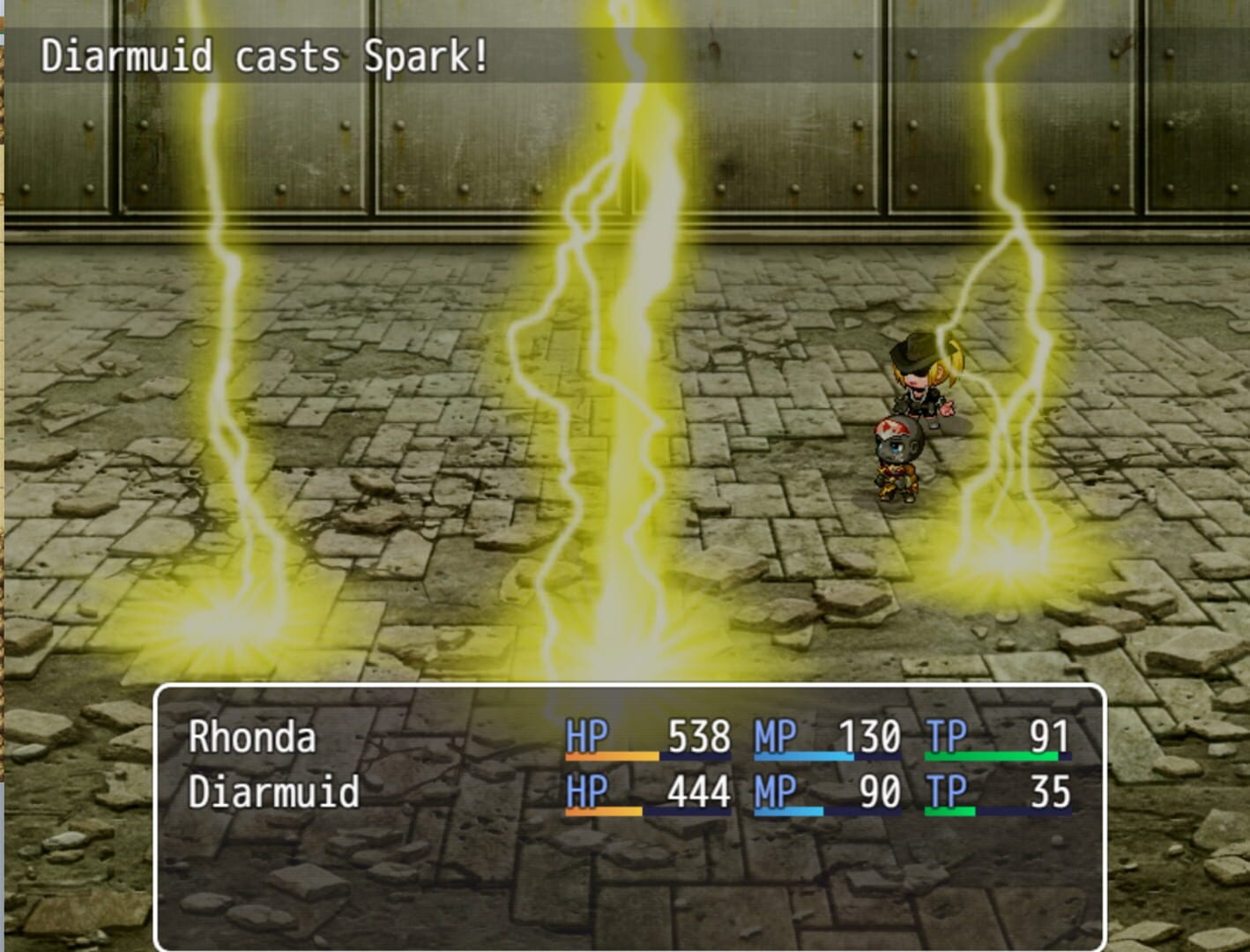Select the armored enemy sprite
This screenshot has height=952, width=1250.
tap(897, 458)
